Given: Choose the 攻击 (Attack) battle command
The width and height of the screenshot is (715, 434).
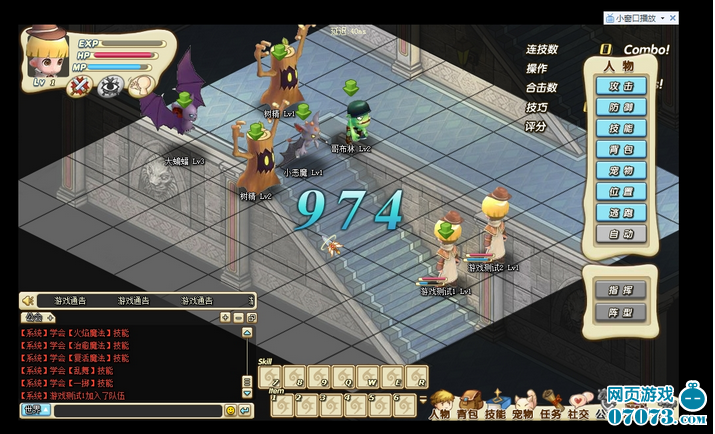Looking at the screenshot, I should [x=621, y=87].
